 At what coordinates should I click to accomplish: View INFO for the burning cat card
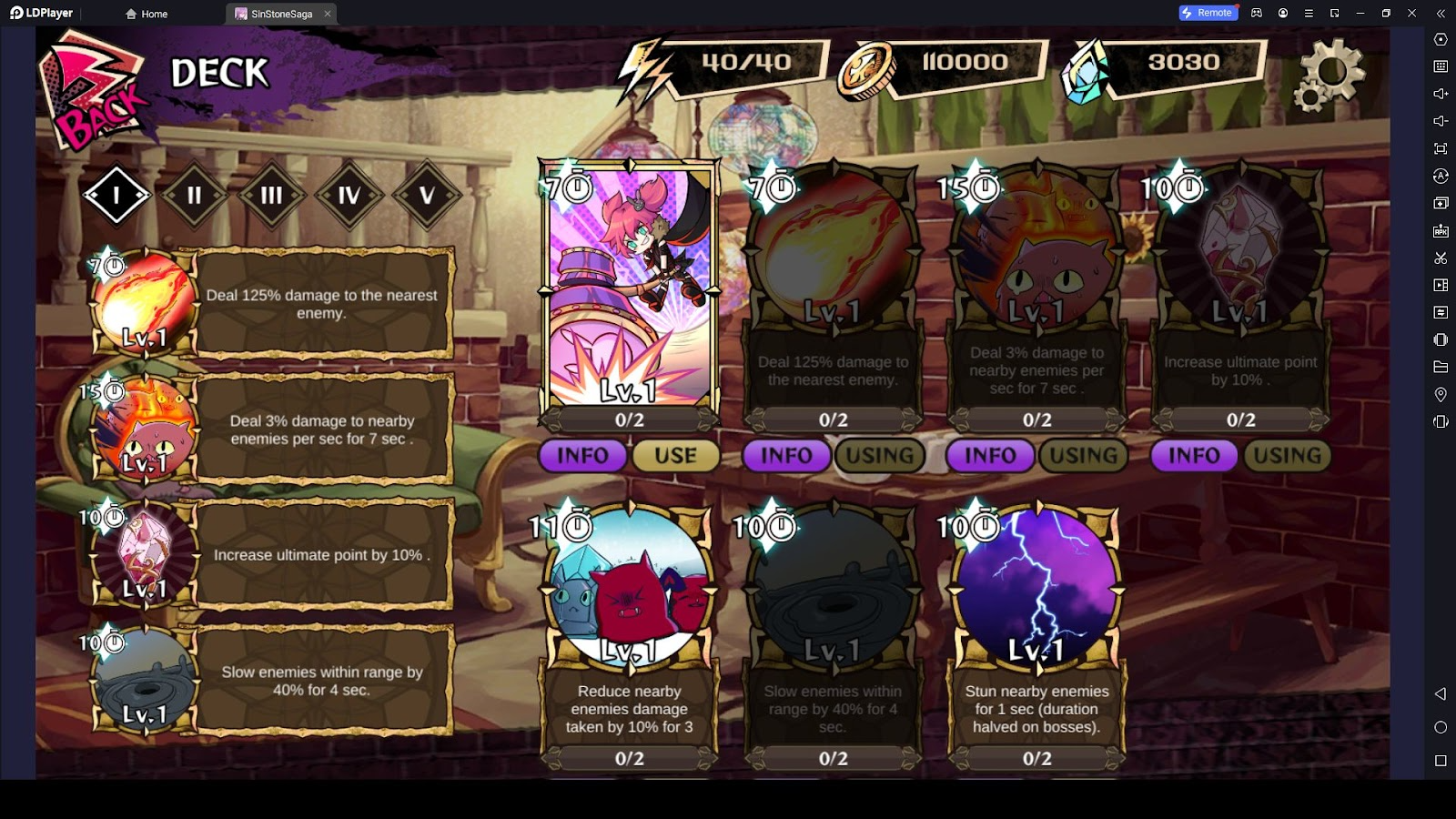[990, 456]
